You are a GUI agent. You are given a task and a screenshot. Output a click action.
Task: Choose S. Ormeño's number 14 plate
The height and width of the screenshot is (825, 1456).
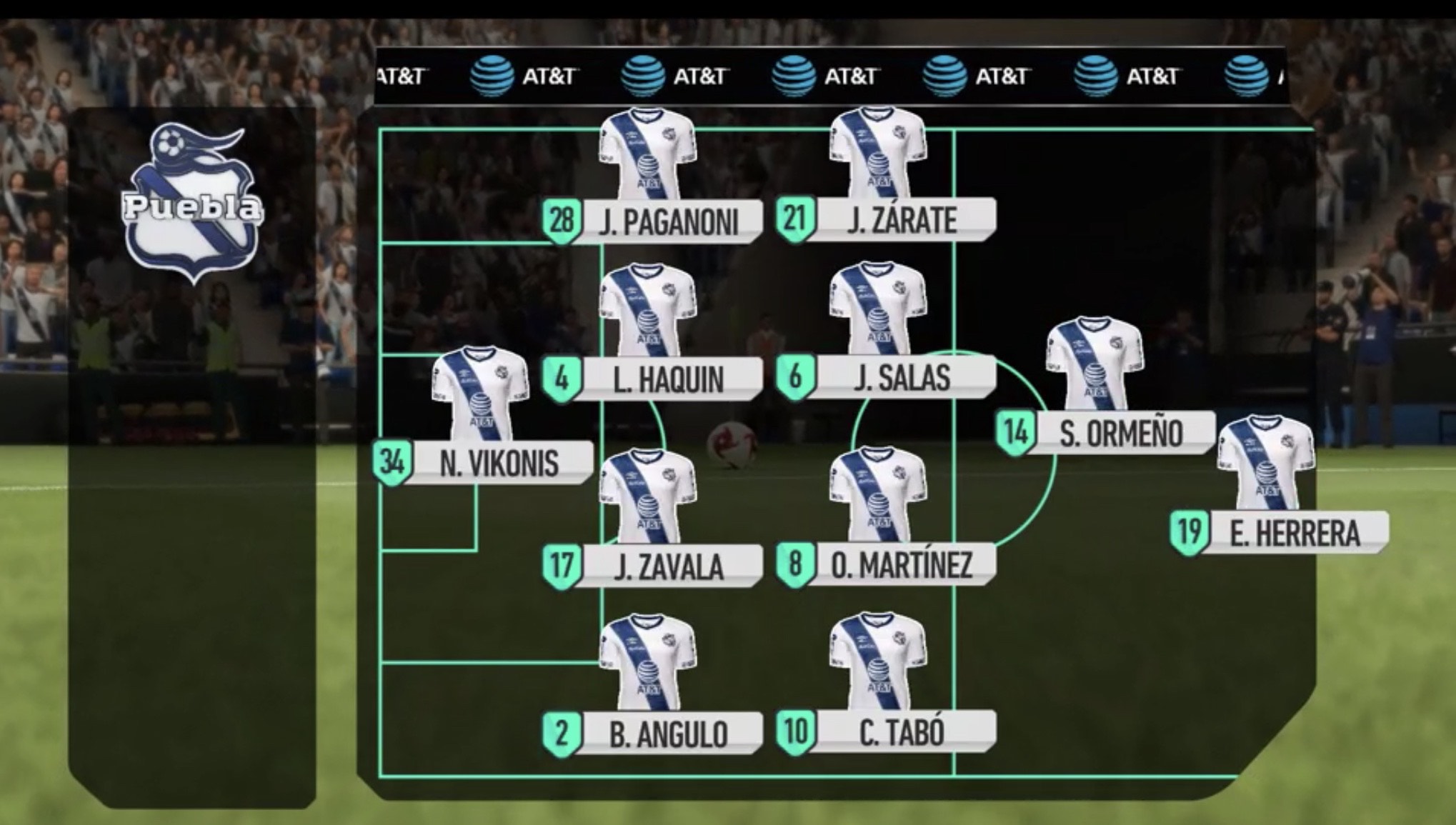pos(1105,432)
